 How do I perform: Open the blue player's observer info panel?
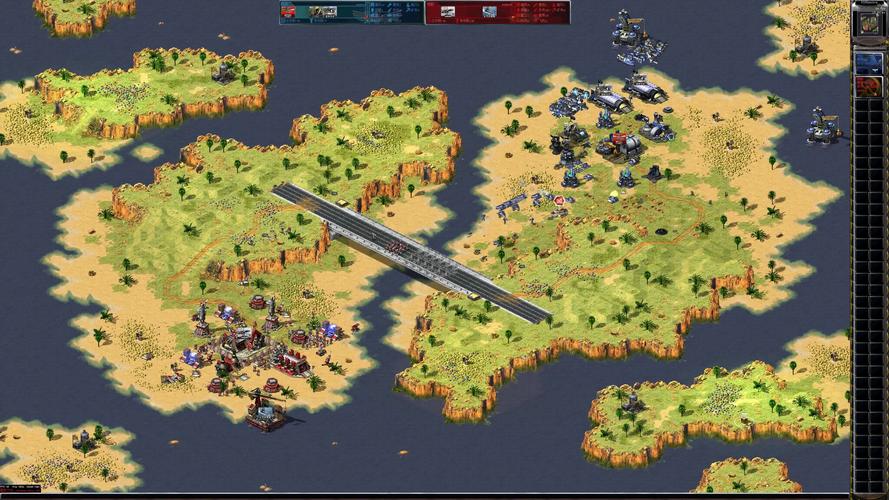pos(351,12)
